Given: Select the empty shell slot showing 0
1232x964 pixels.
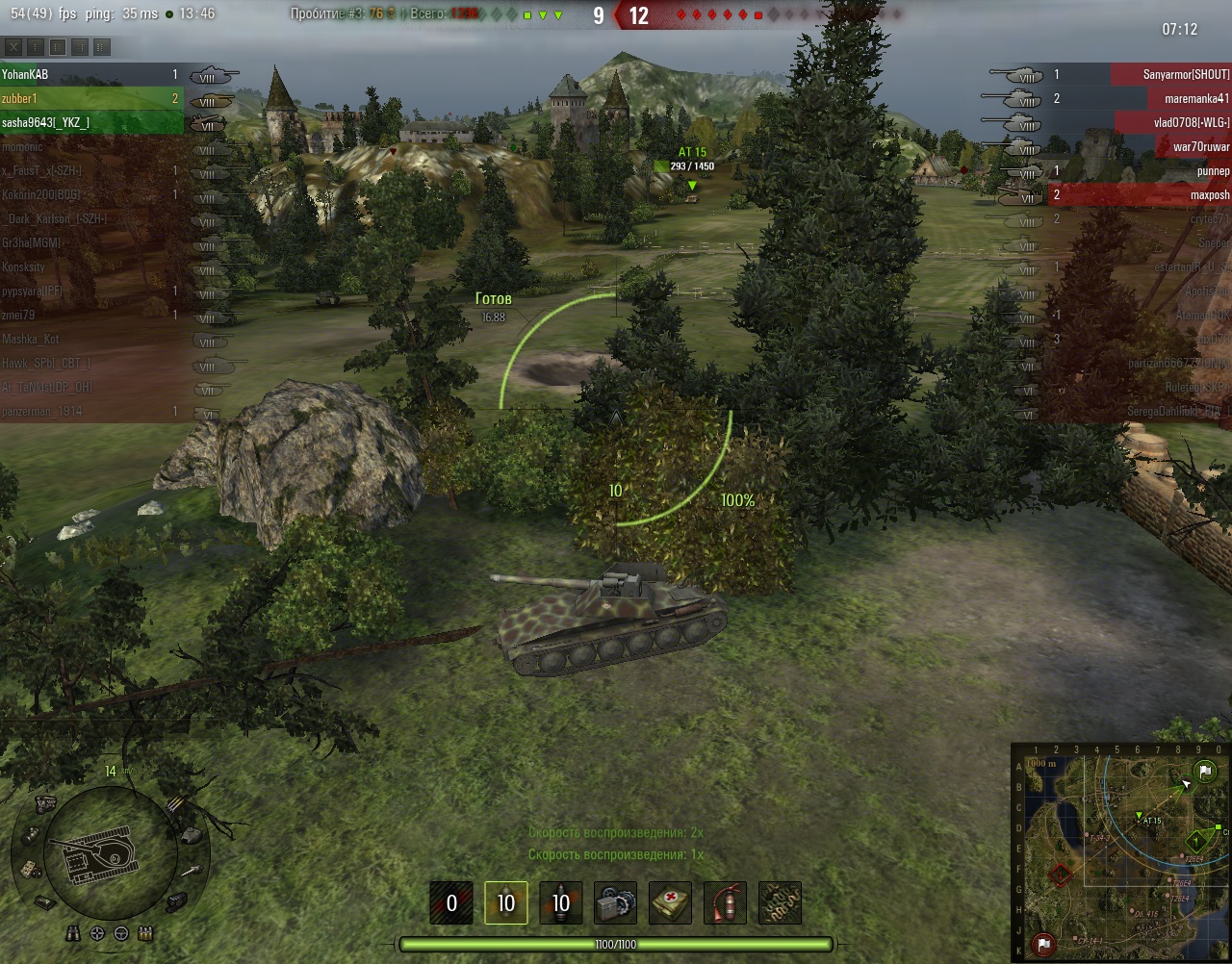Looking at the screenshot, I should coord(450,903).
